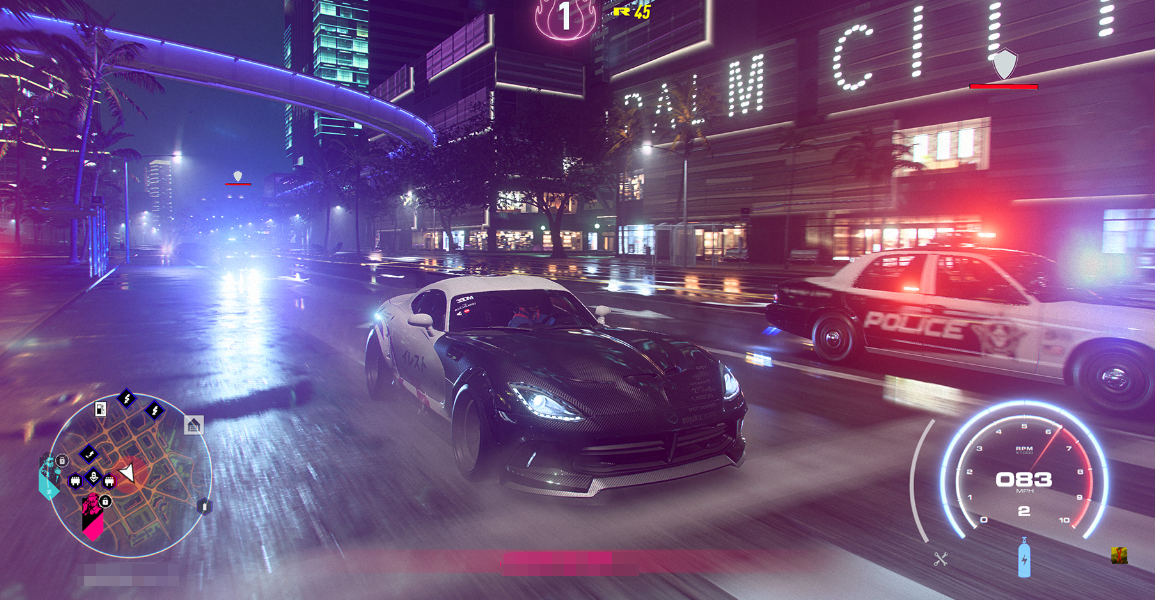Select the wrench marker on the minimap
The image size is (1155, 600).
(87, 453)
